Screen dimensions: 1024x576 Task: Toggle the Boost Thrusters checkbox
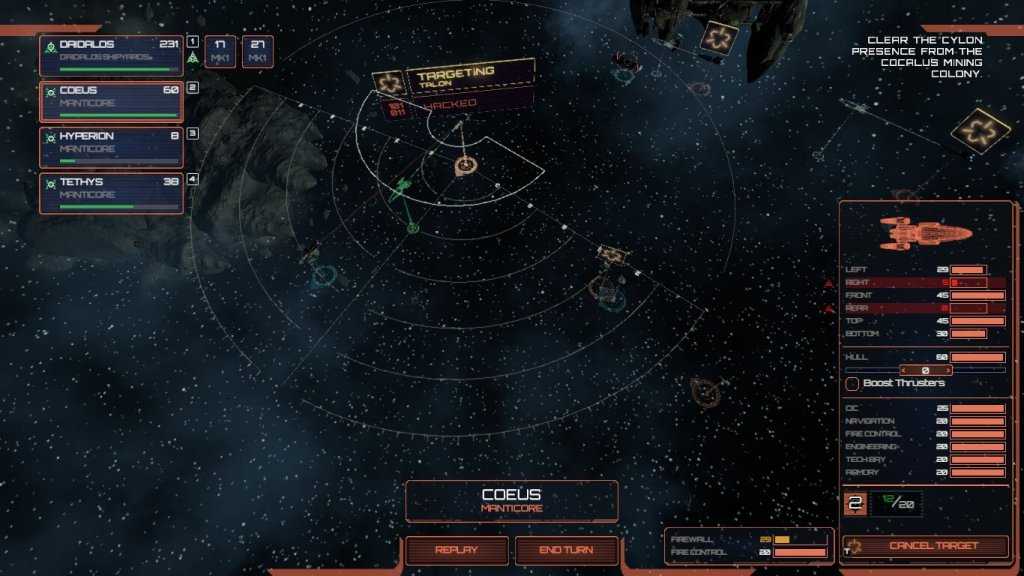click(853, 383)
